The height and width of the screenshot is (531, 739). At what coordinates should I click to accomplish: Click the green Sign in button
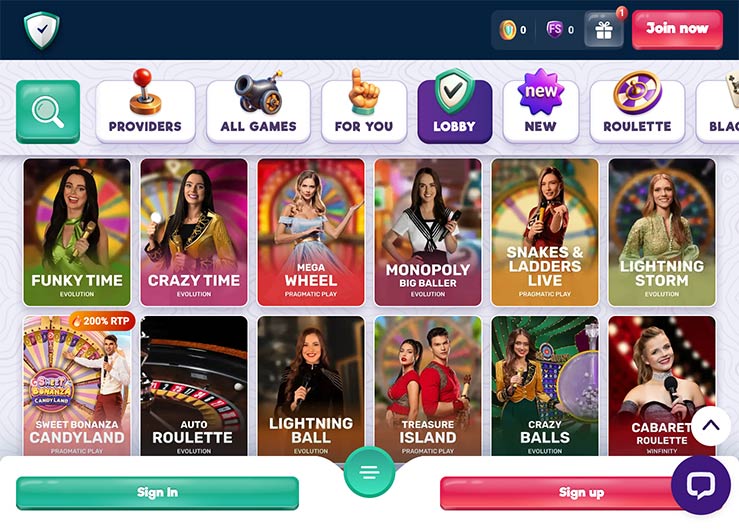[157, 492]
